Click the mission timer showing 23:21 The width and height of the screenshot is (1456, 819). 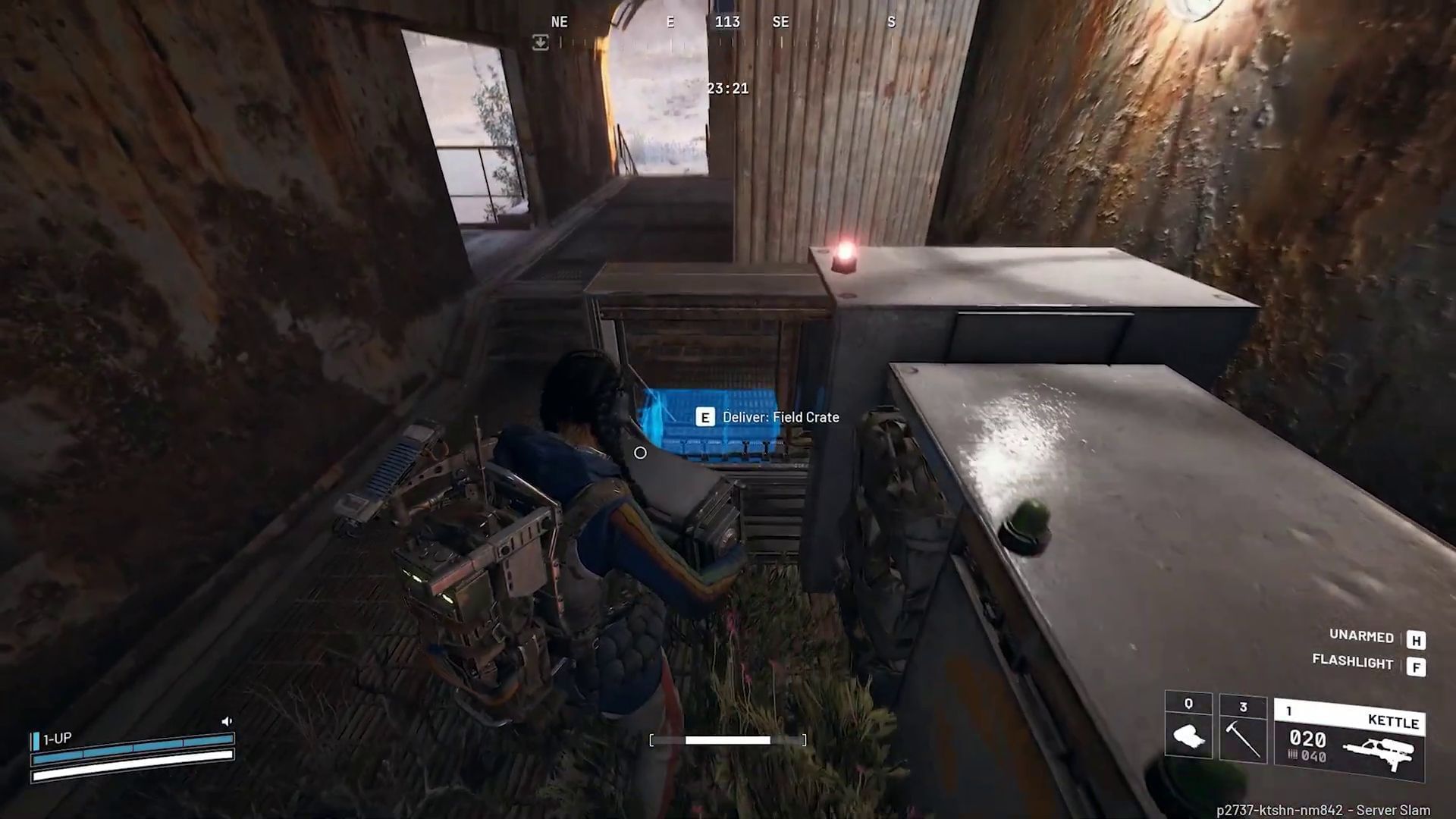(726, 88)
